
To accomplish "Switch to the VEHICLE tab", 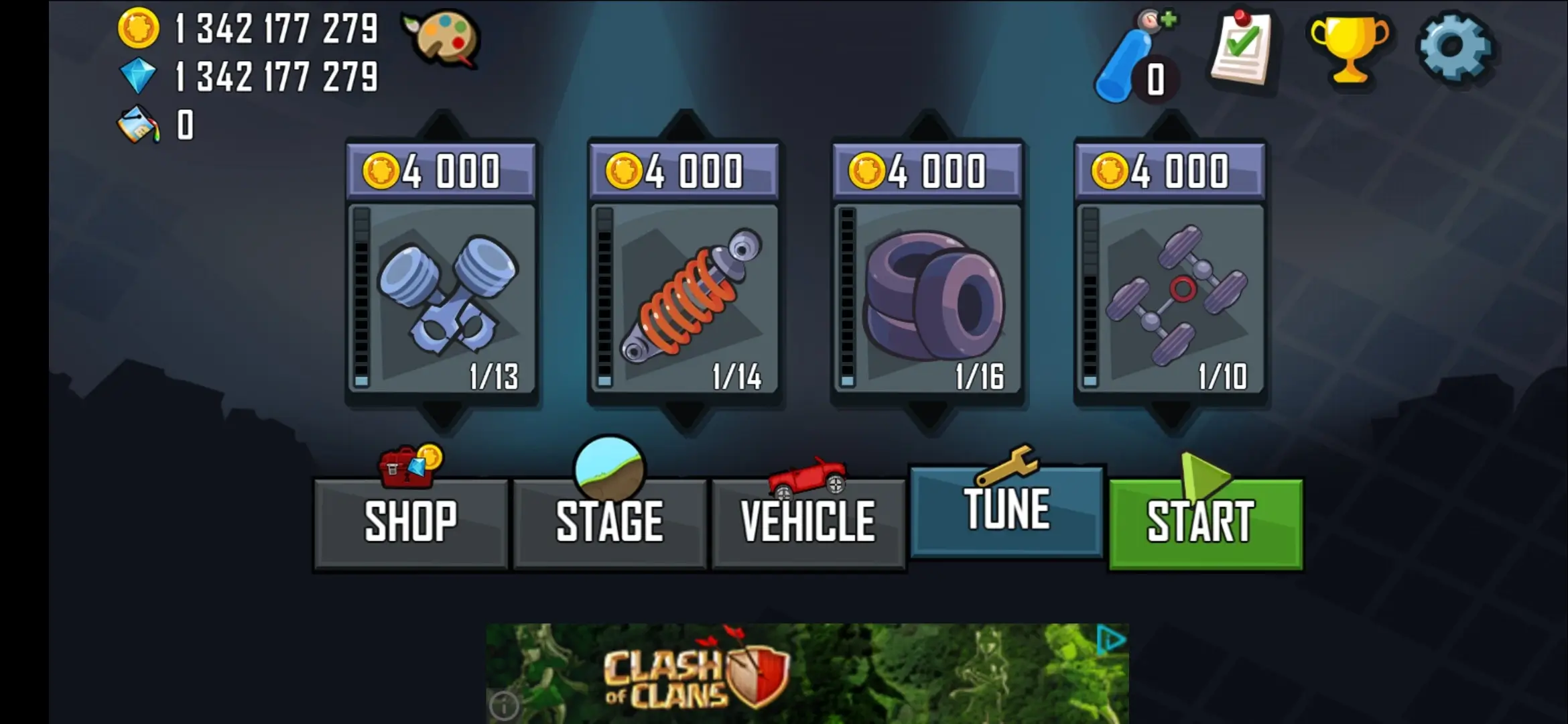I will (806, 520).
